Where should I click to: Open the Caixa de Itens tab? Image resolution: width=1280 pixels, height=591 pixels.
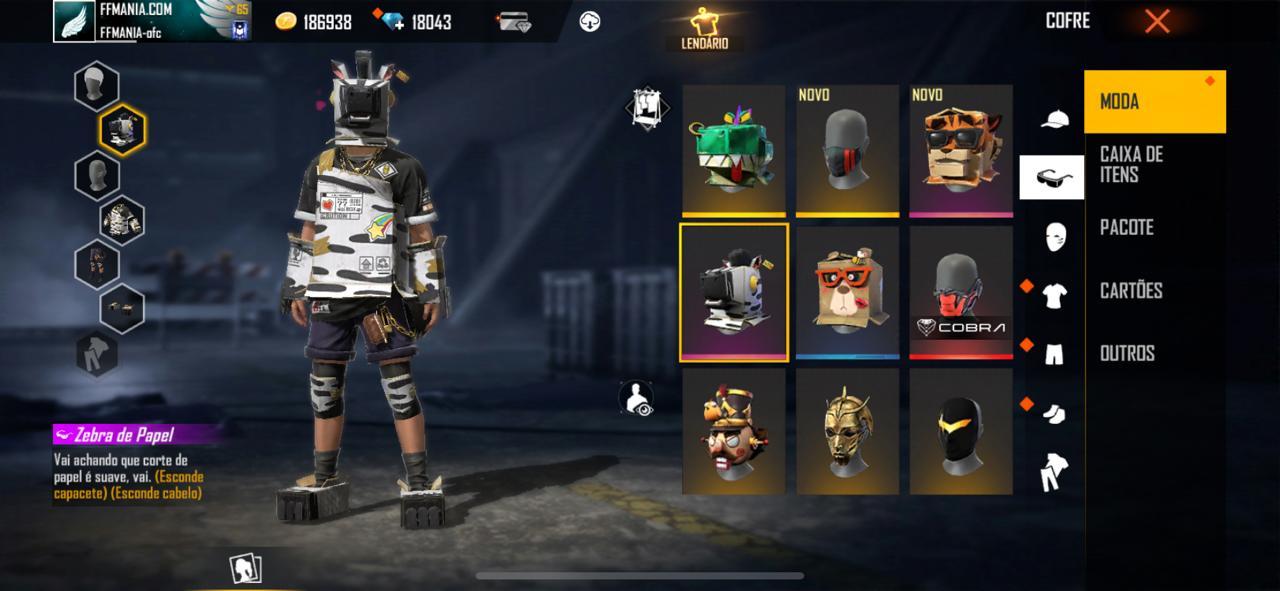pos(1155,164)
